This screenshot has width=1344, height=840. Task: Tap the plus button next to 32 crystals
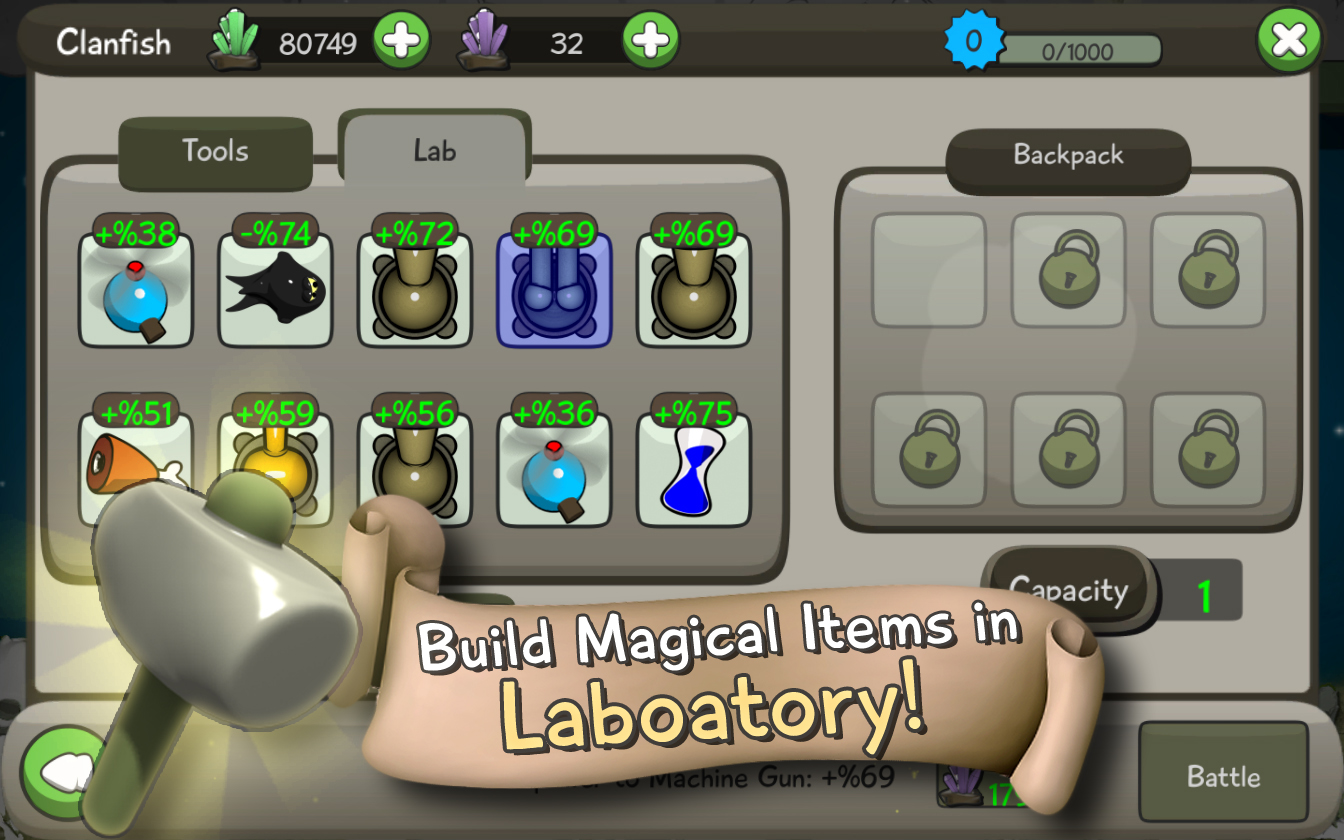(x=650, y=40)
